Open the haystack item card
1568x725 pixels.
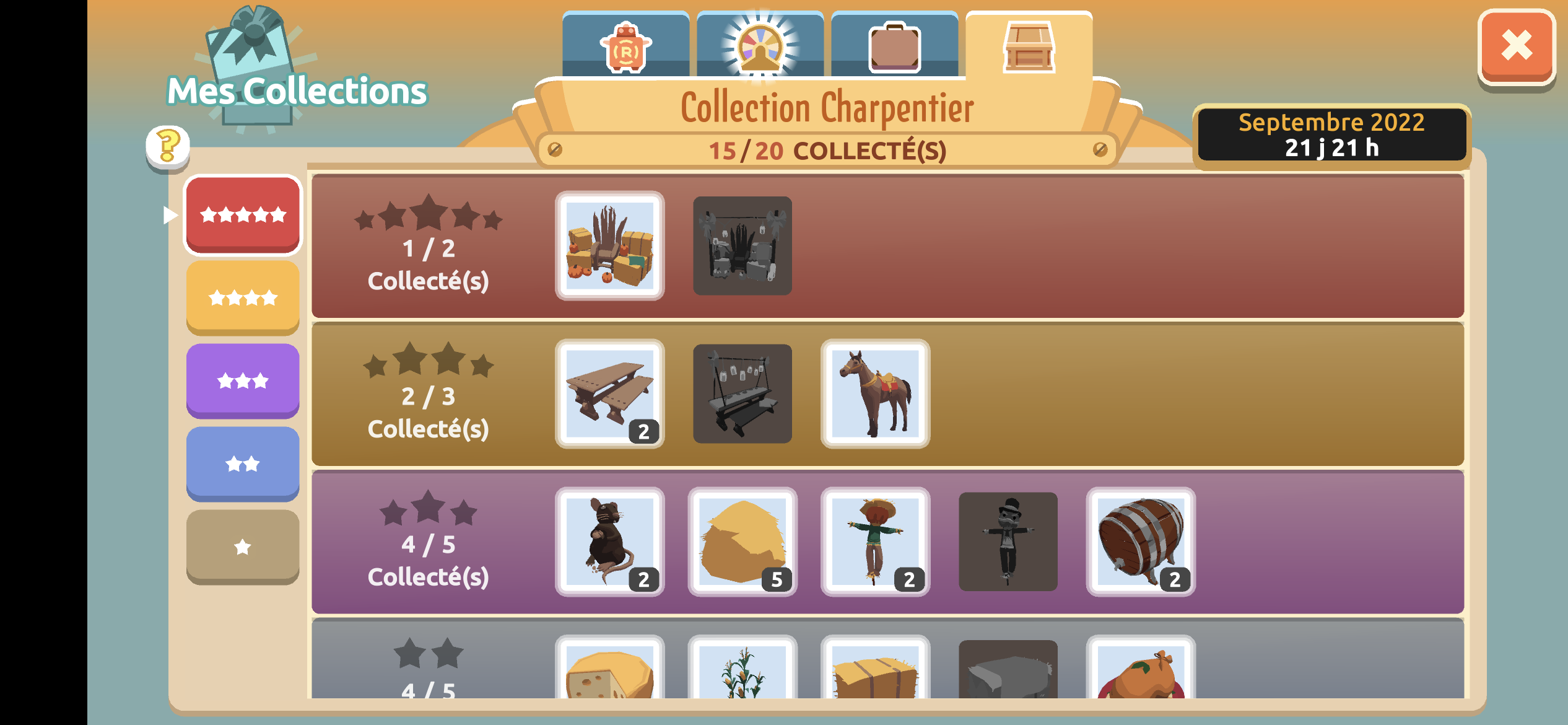[743, 542]
